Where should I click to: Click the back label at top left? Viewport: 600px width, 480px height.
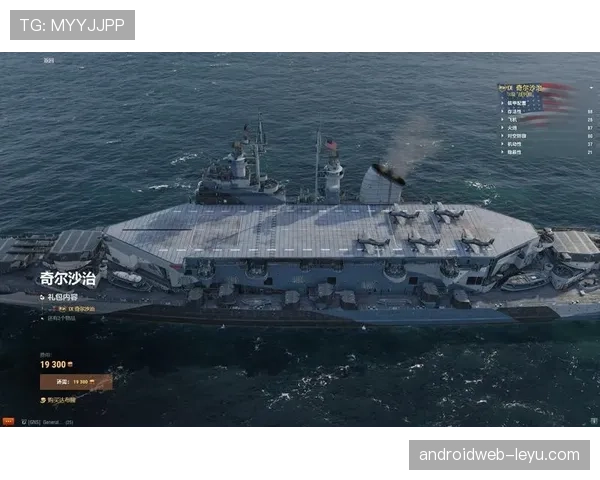coord(49,60)
